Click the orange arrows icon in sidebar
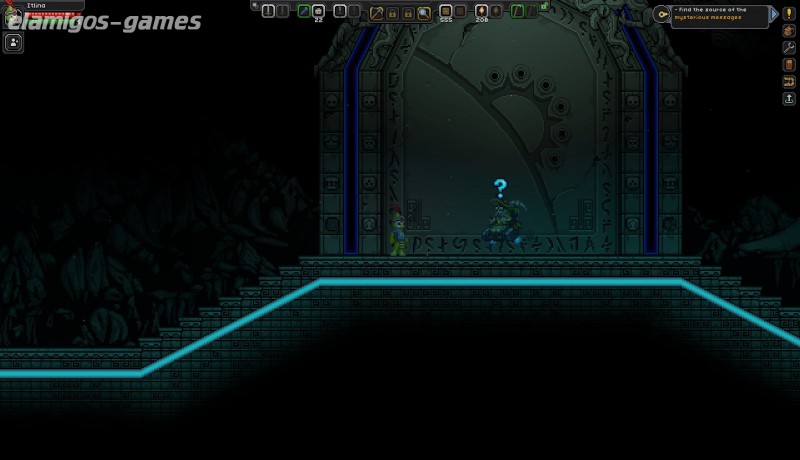Viewport: 800px width, 460px height. coord(788,82)
